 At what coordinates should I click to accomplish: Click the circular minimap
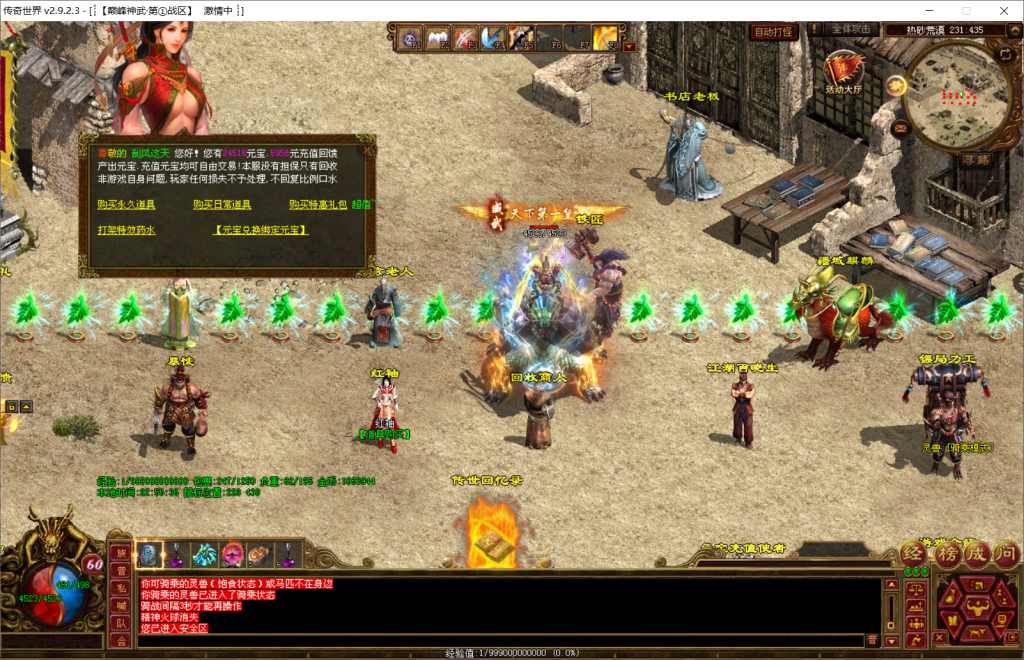tap(955, 93)
